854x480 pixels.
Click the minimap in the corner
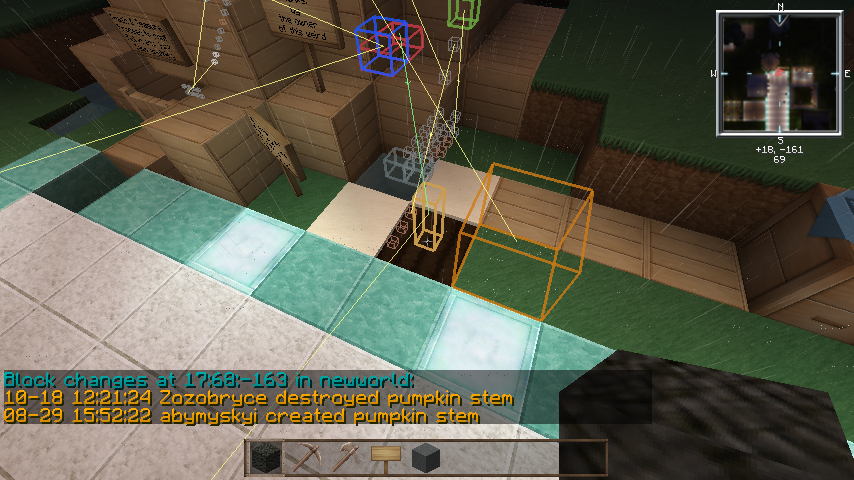(x=778, y=74)
